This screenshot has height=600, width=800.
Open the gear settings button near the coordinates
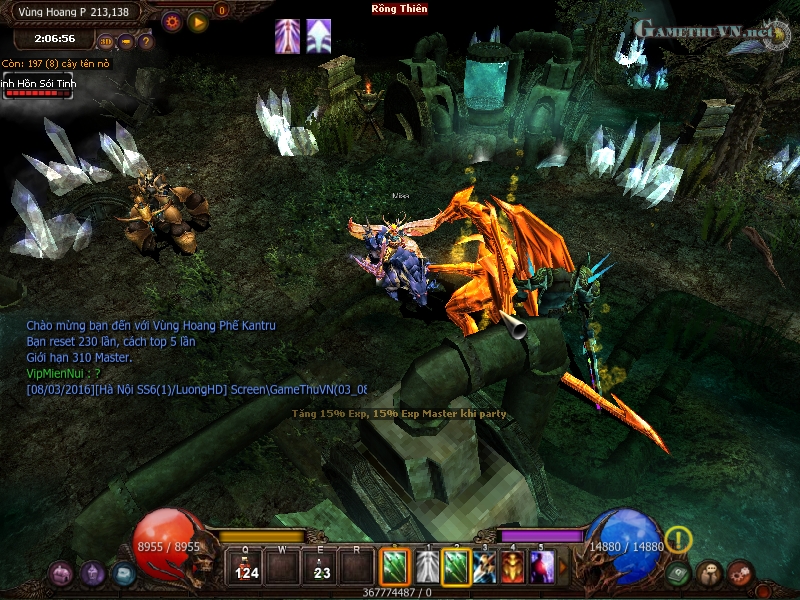click(172, 21)
